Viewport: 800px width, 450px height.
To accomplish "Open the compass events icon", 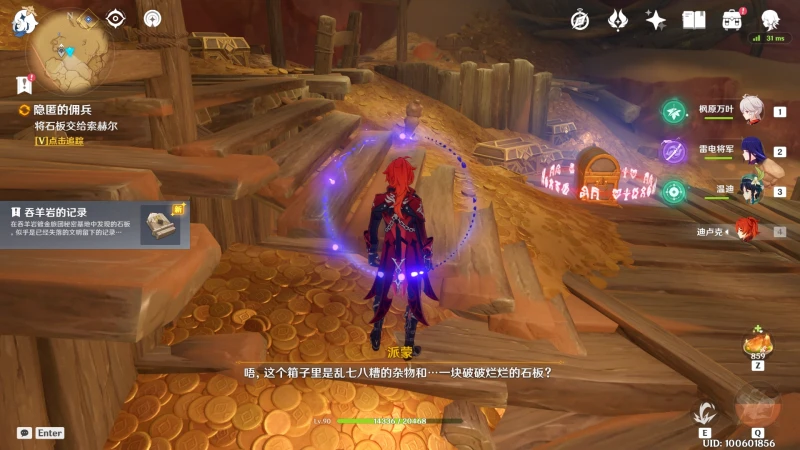I will 580,20.
